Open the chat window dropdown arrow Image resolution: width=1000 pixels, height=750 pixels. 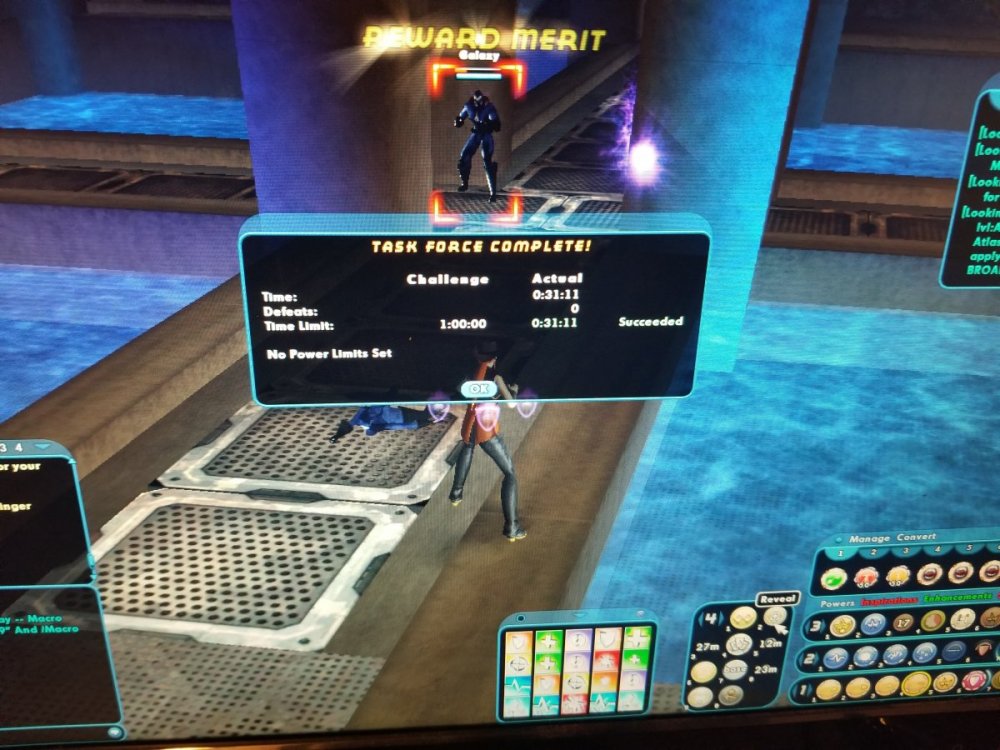pyautogui.click(x=44, y=447)
